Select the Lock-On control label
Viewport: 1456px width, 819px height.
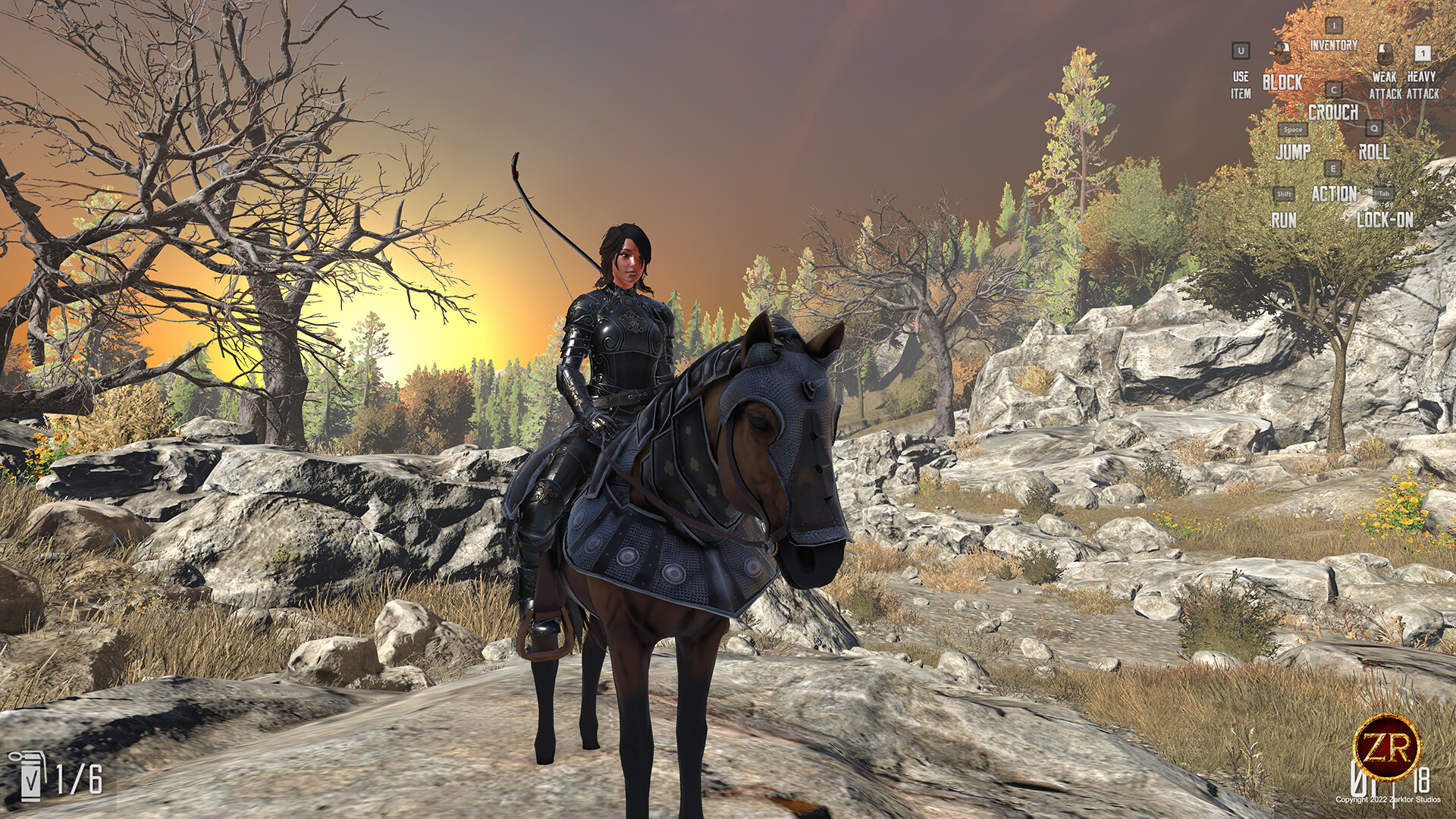[x=1385, y=218]
